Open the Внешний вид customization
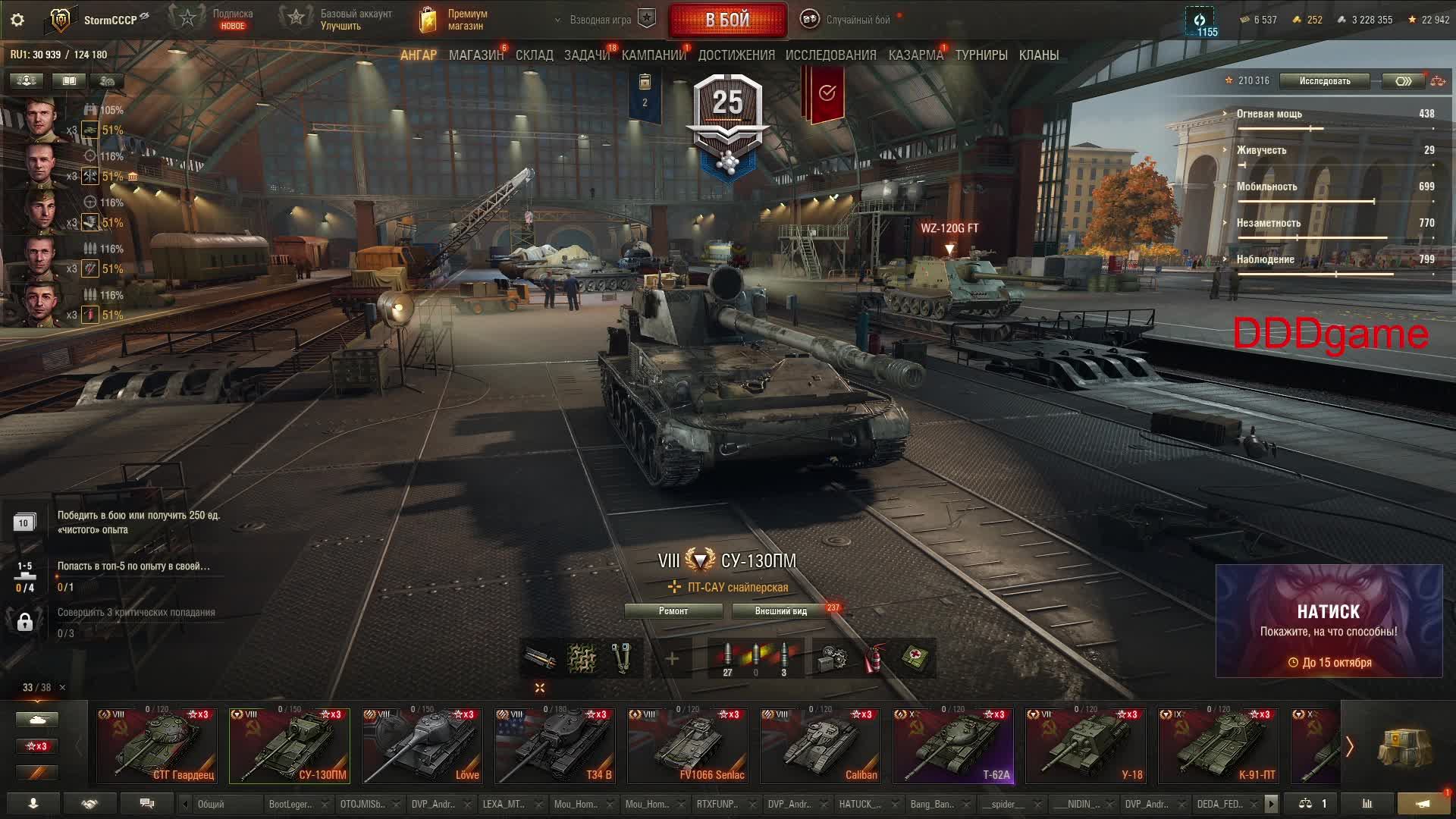This screenshot has height=819, width=1456. pyautogui.click(x=780, y=611)
